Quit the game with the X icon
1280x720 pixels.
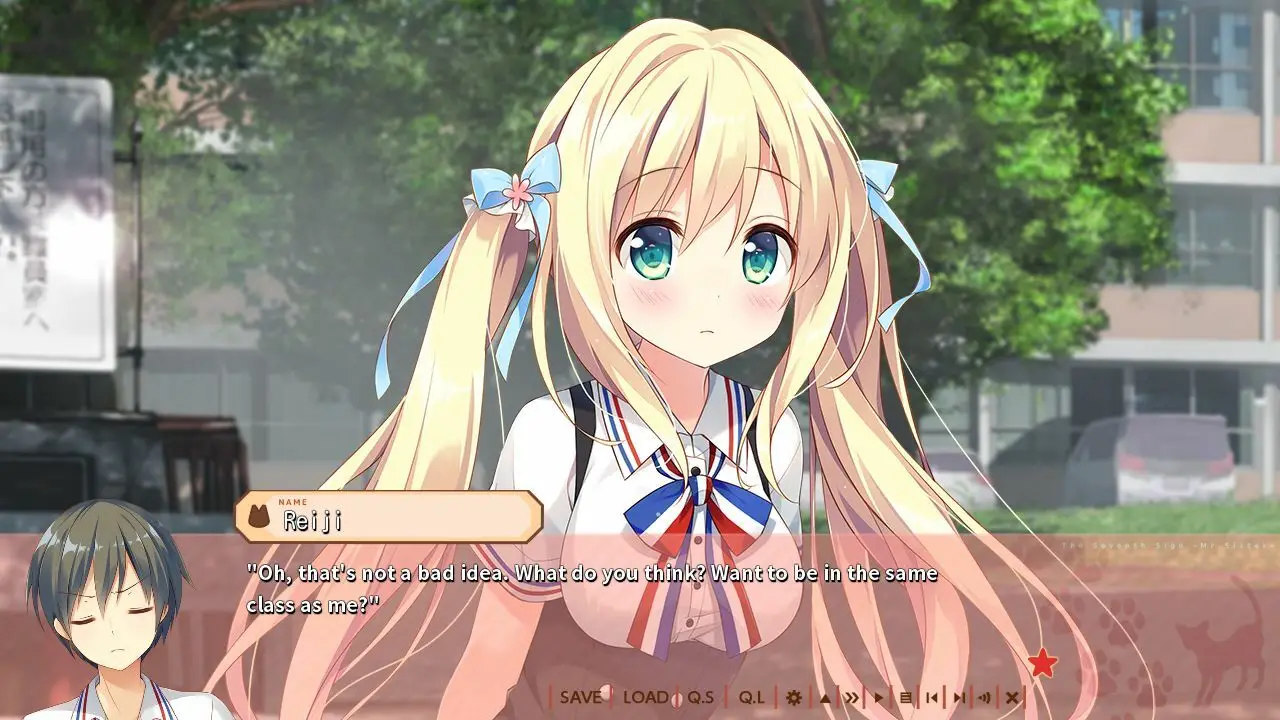pos(1011,698)
